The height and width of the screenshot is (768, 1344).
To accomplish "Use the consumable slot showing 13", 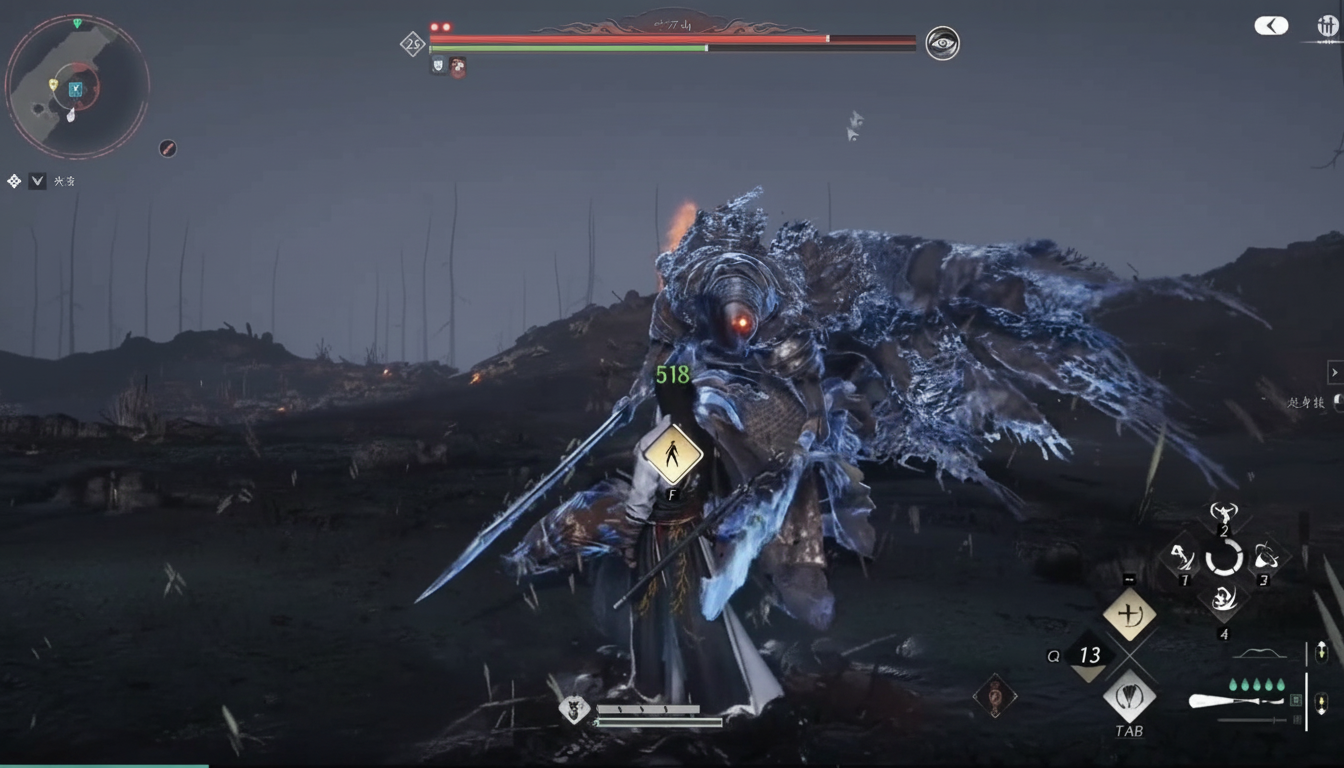I will coord(1088,655).
